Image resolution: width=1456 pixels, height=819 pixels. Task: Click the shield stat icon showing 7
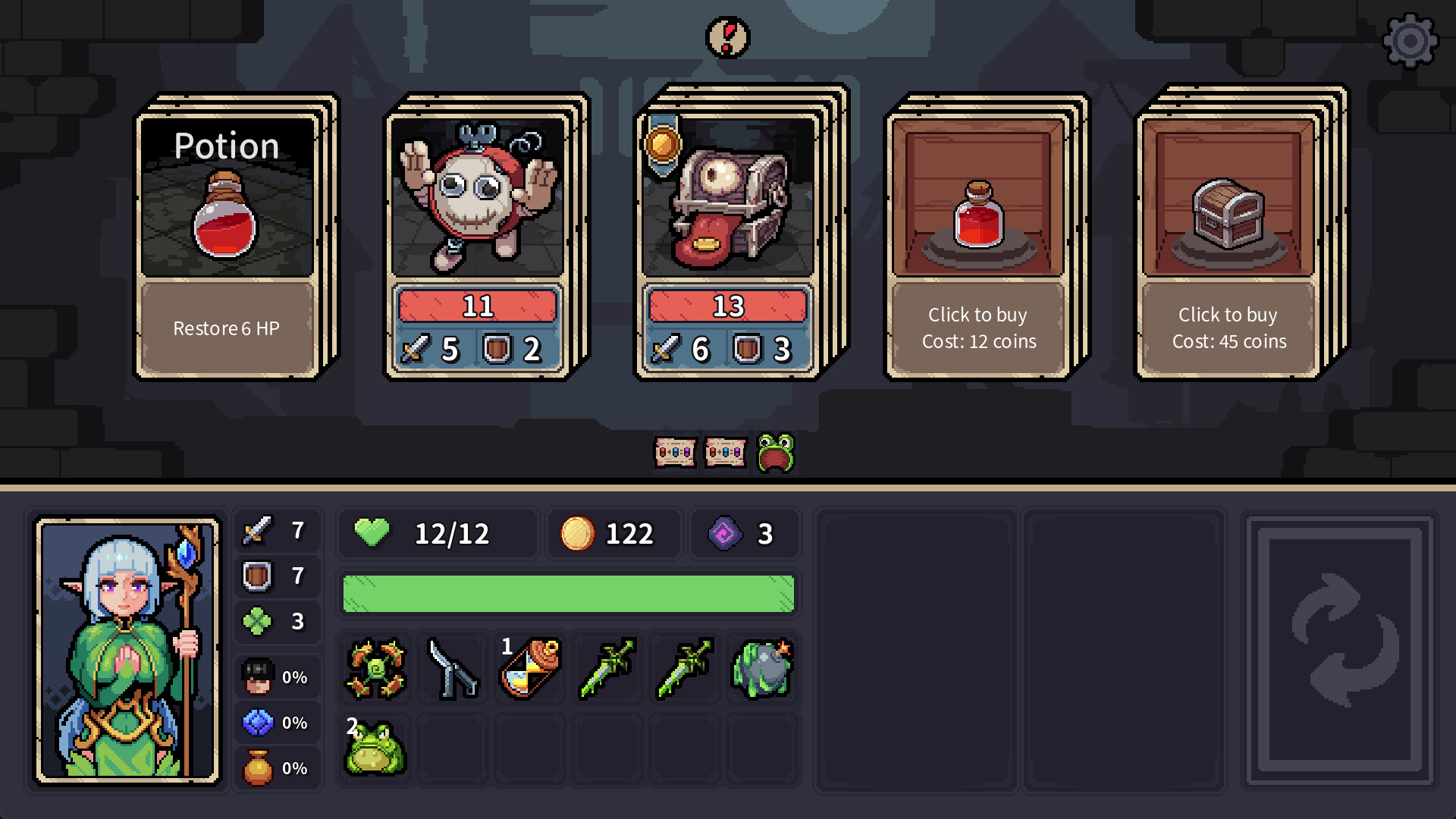[x=258, y=576]
